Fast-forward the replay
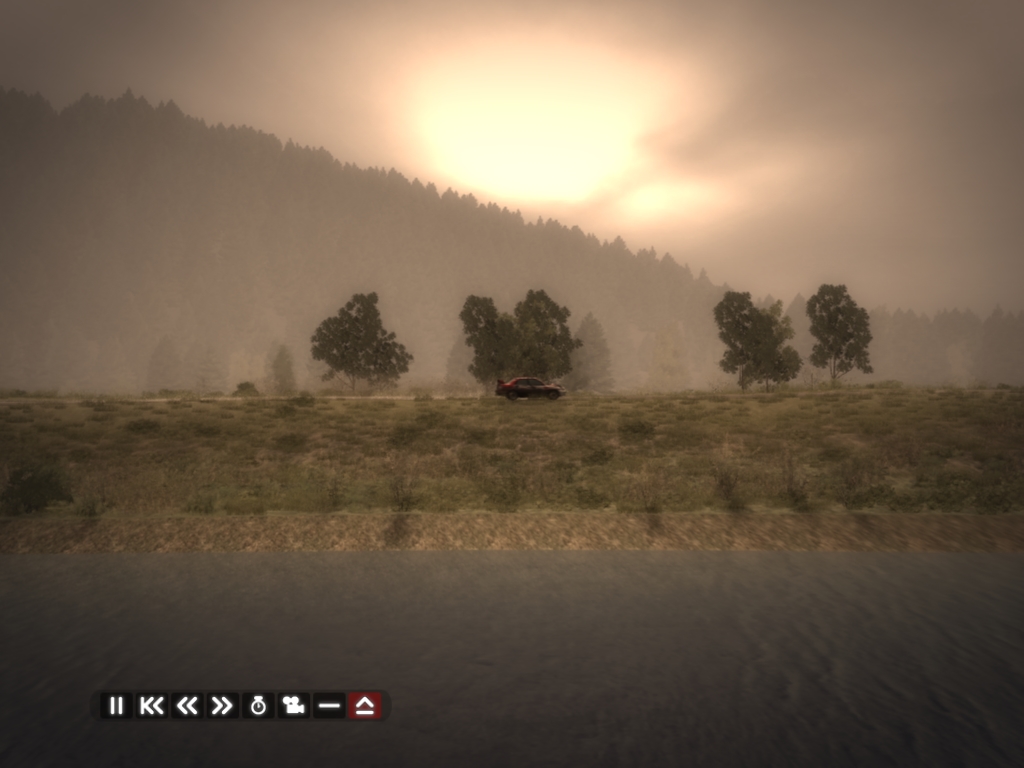 [222, 706]
